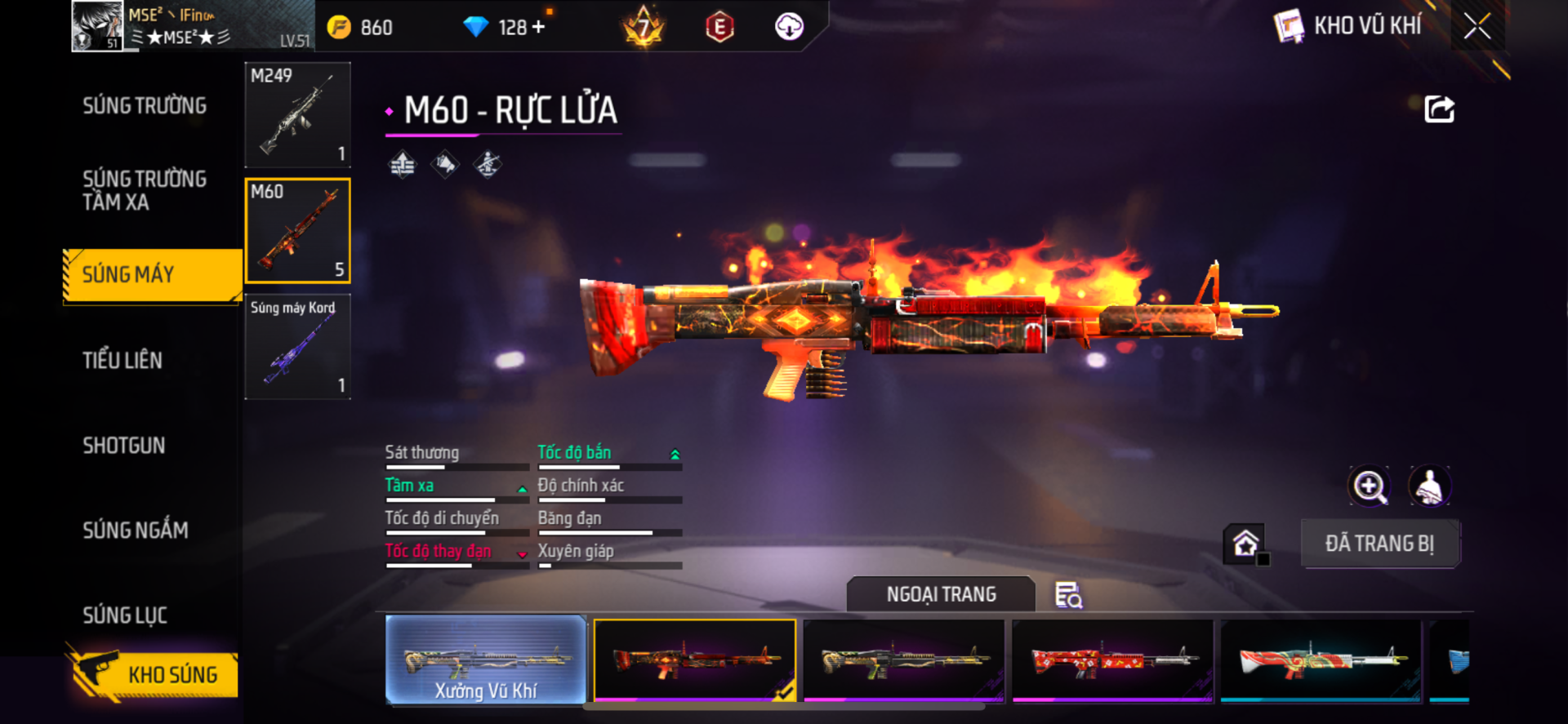1568x724 pixels.
Task: Open Xưởng Vũ Khí workshop tile
Action: (x=486, y=660)
